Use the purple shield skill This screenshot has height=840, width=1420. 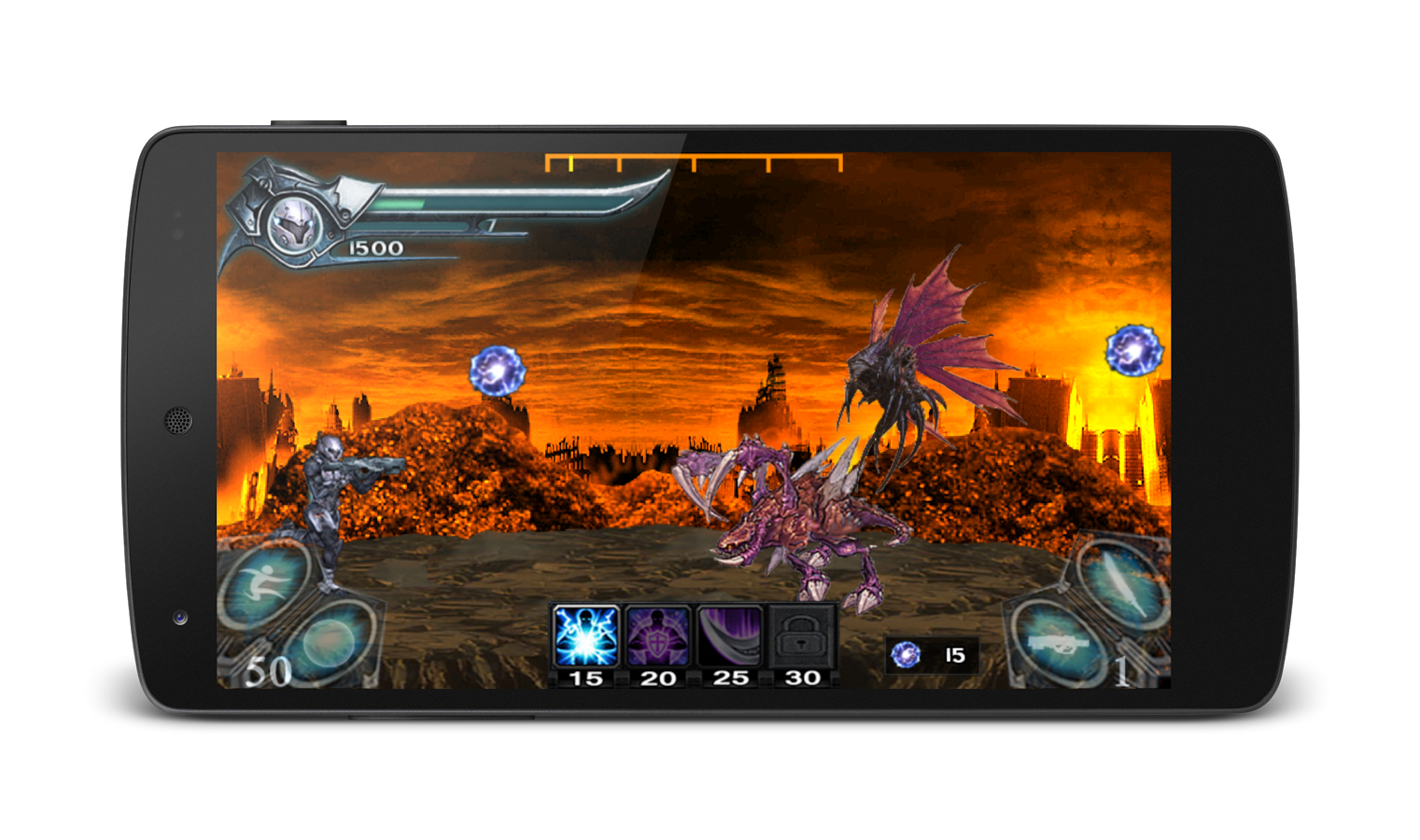click(x=657, y=637)
